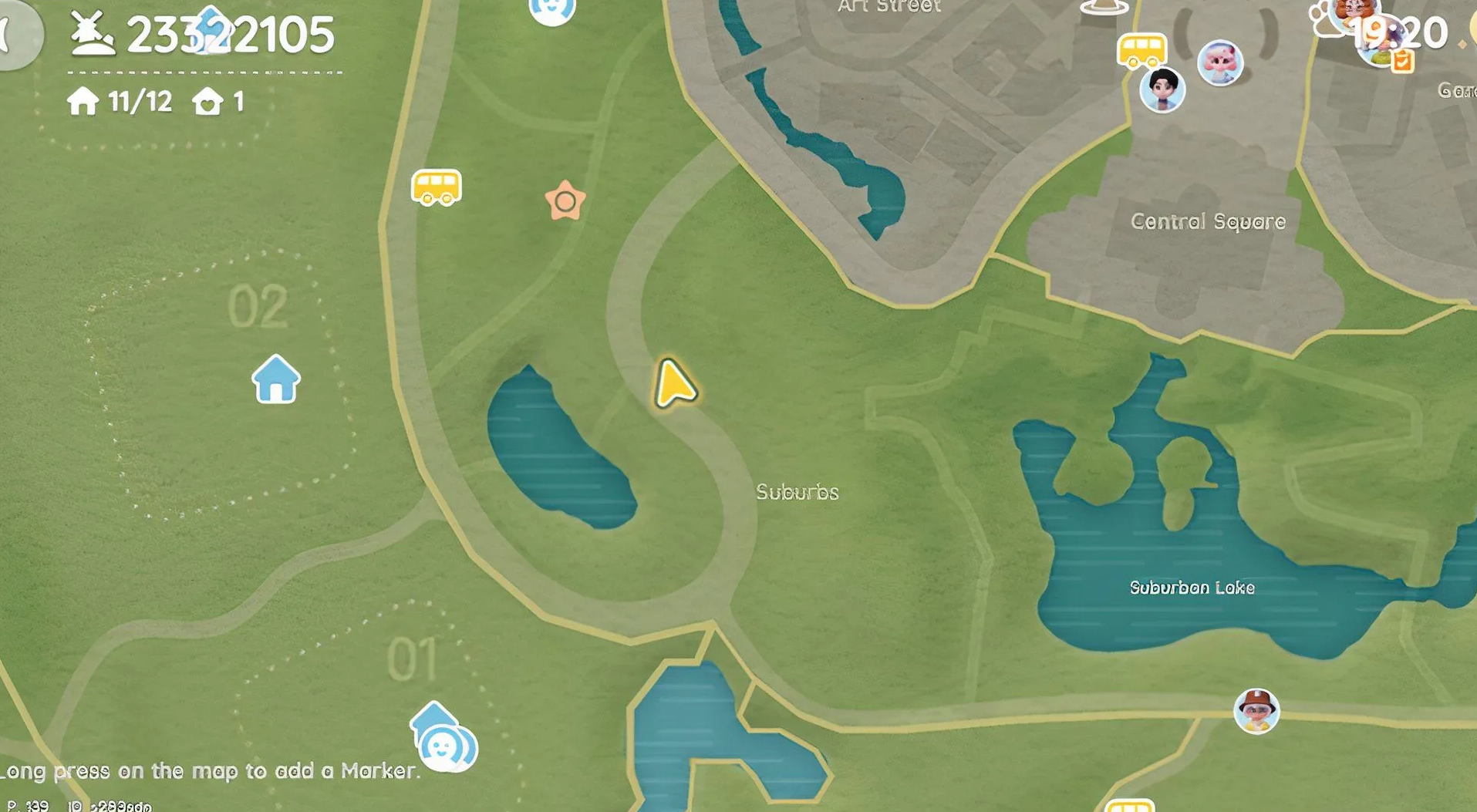Select the black-haired character portrait marker
The height and width of the screenshot is (812, 1477).
click(1162, 89)
